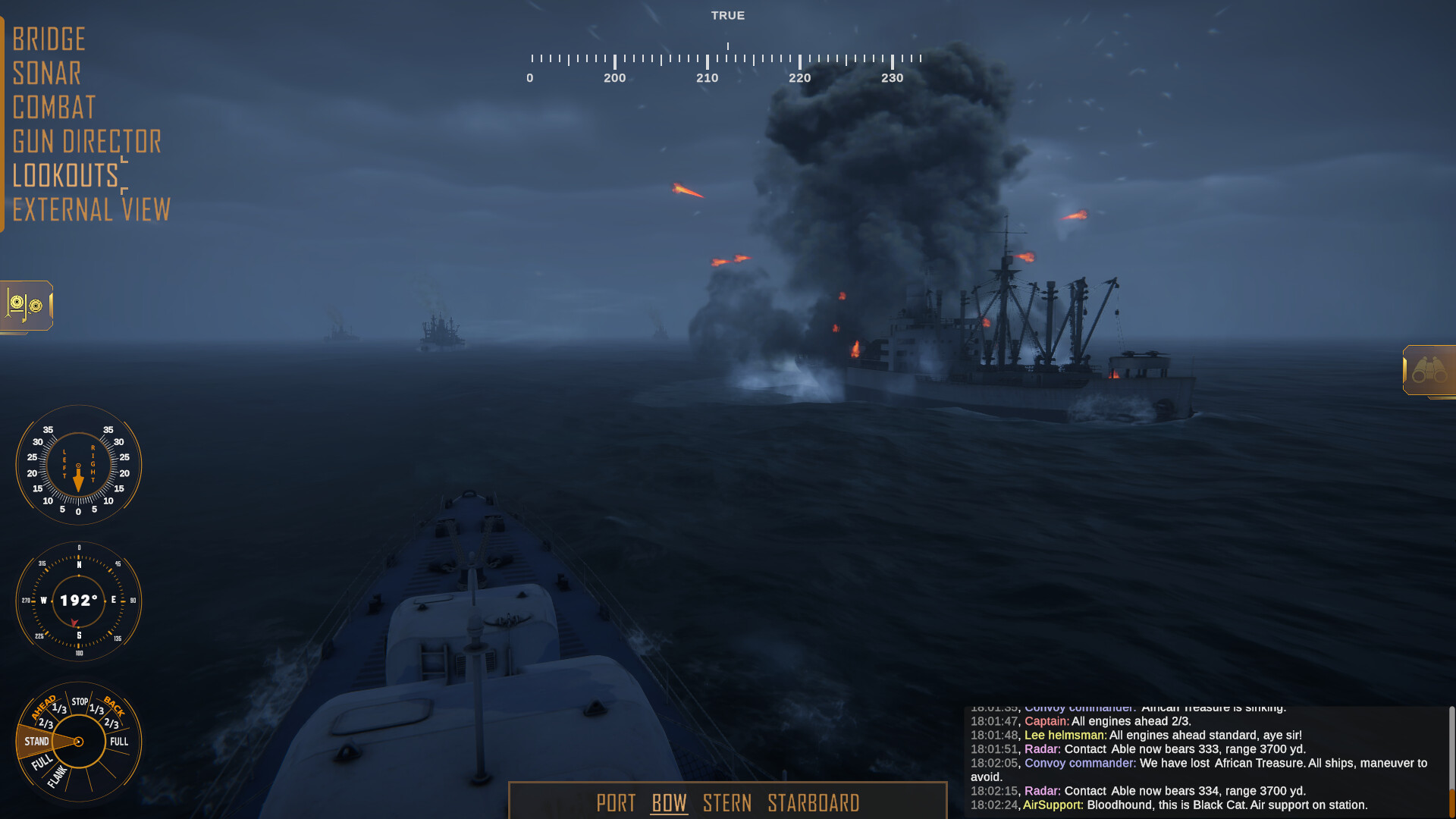Open the SONAR station
The height and width of the screenshot is (819, 1456).
pyautogui.click(x=47, y=73)
